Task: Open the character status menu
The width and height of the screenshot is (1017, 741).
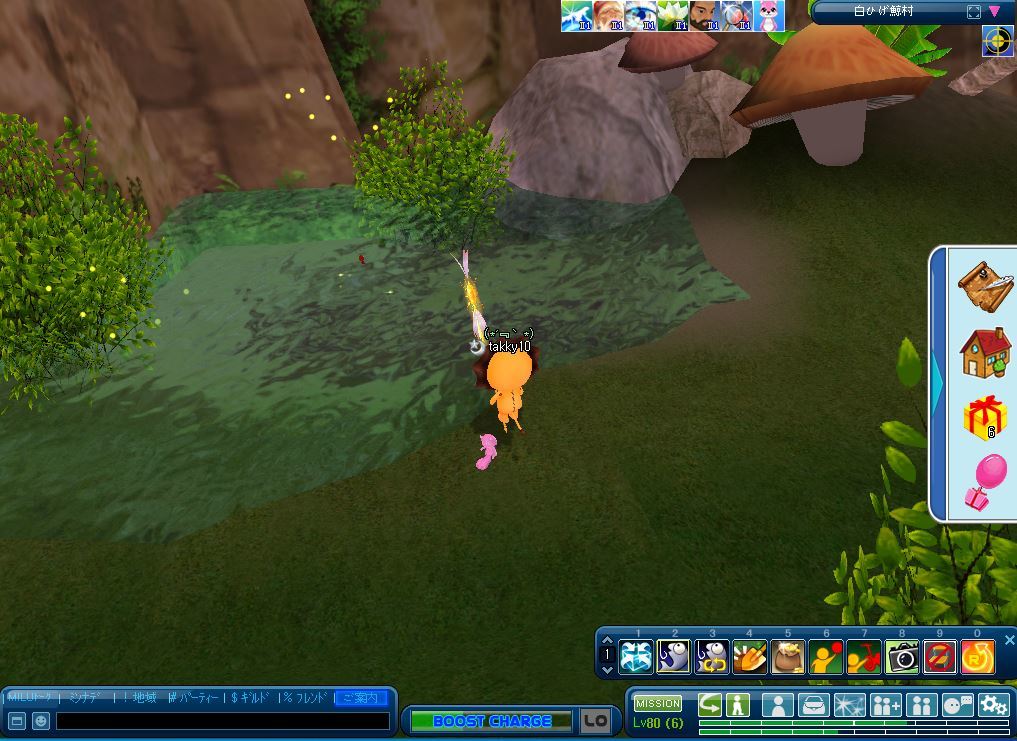Action: (777, 704)
